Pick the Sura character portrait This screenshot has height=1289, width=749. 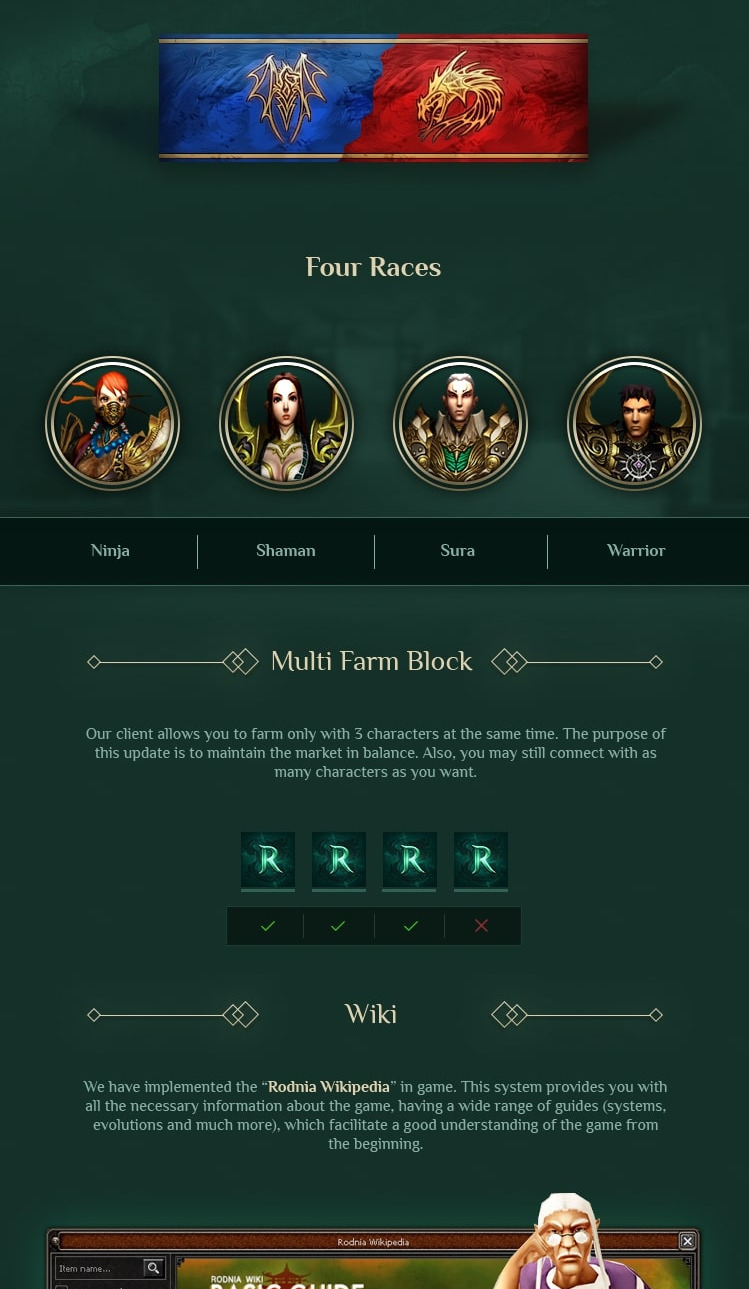tap(460, 424)
